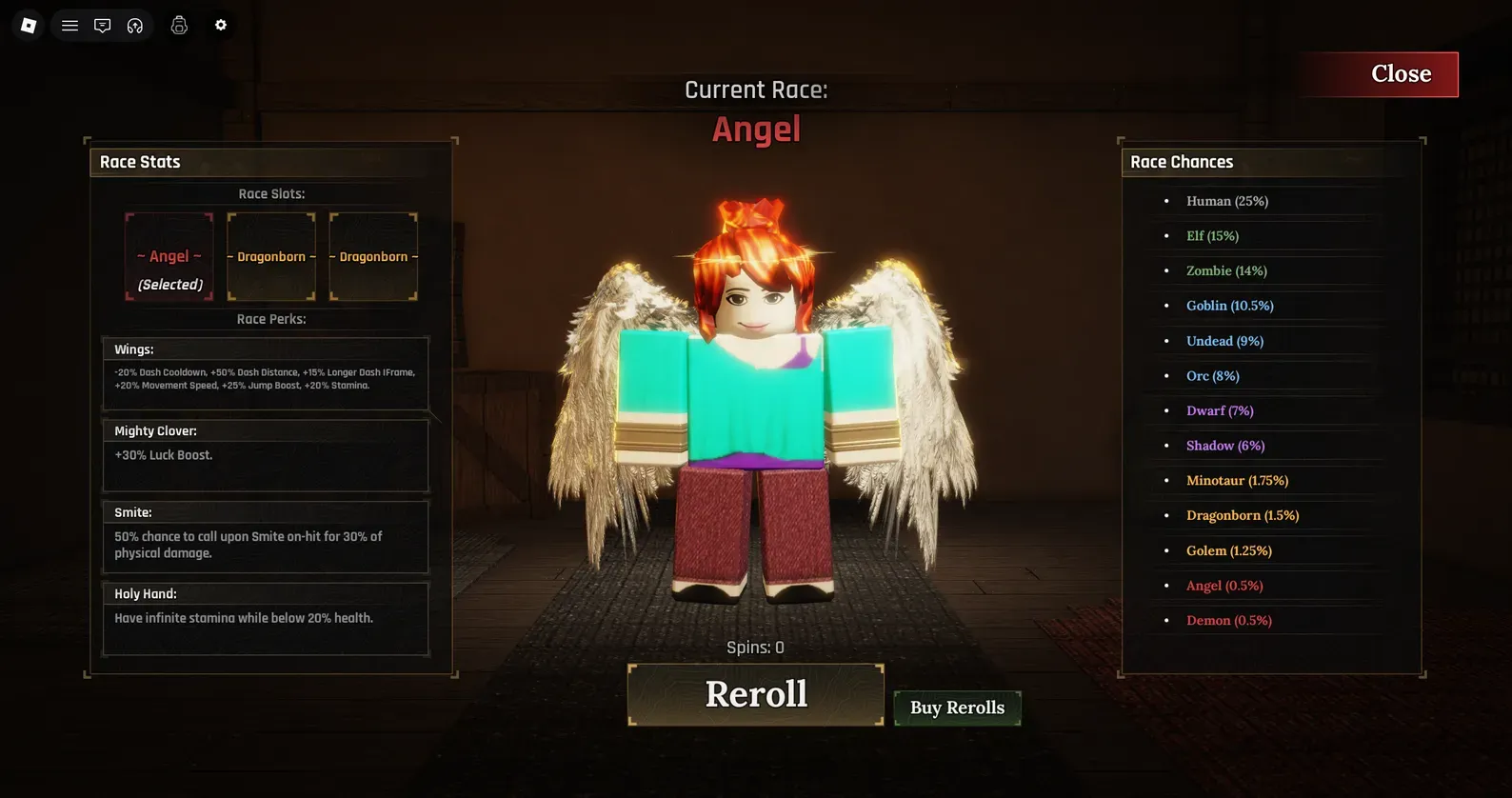Open the backpack icon
The height and width of the screenshot is (798, 1512).
179,26
